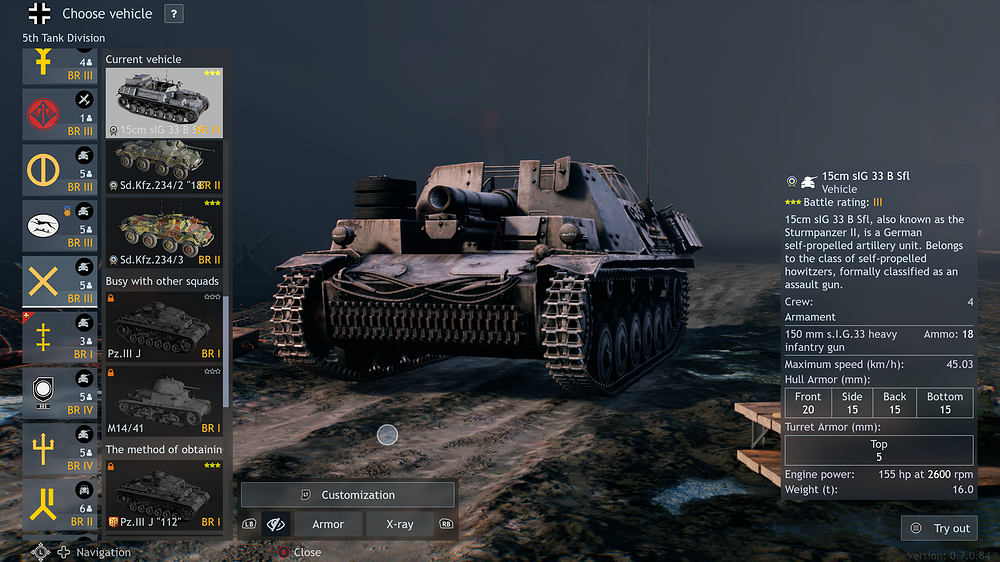
Task: Switch to X-ray view
Action: (399, 524)
